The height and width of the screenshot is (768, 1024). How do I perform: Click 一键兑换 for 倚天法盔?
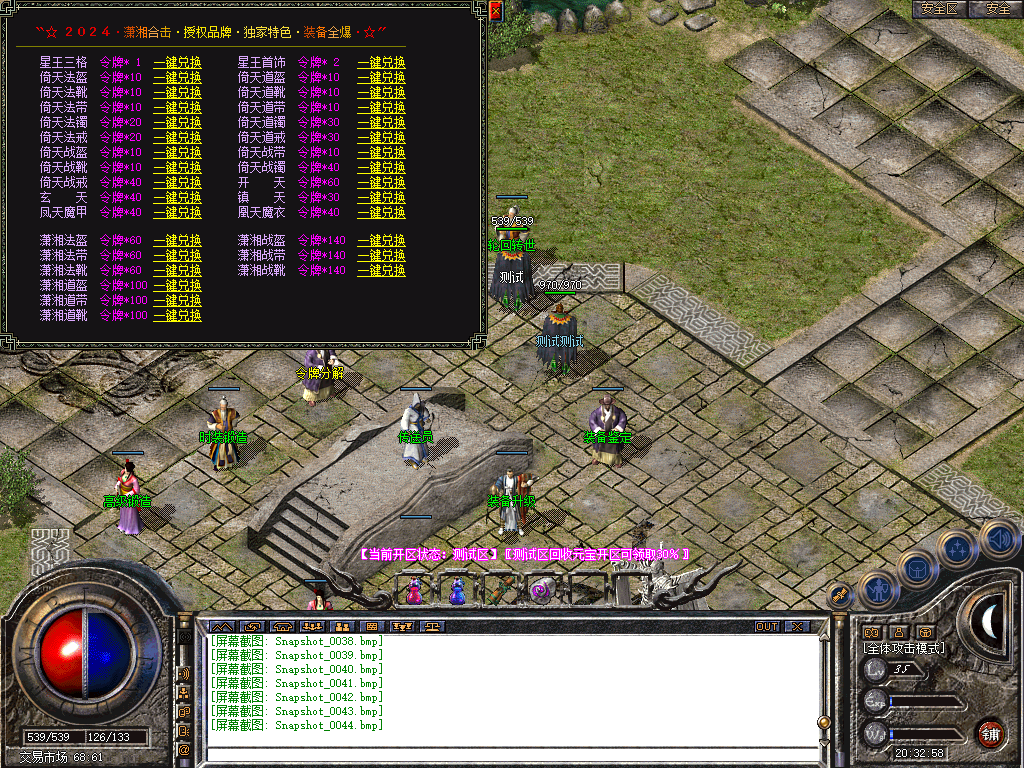point(177,78)
